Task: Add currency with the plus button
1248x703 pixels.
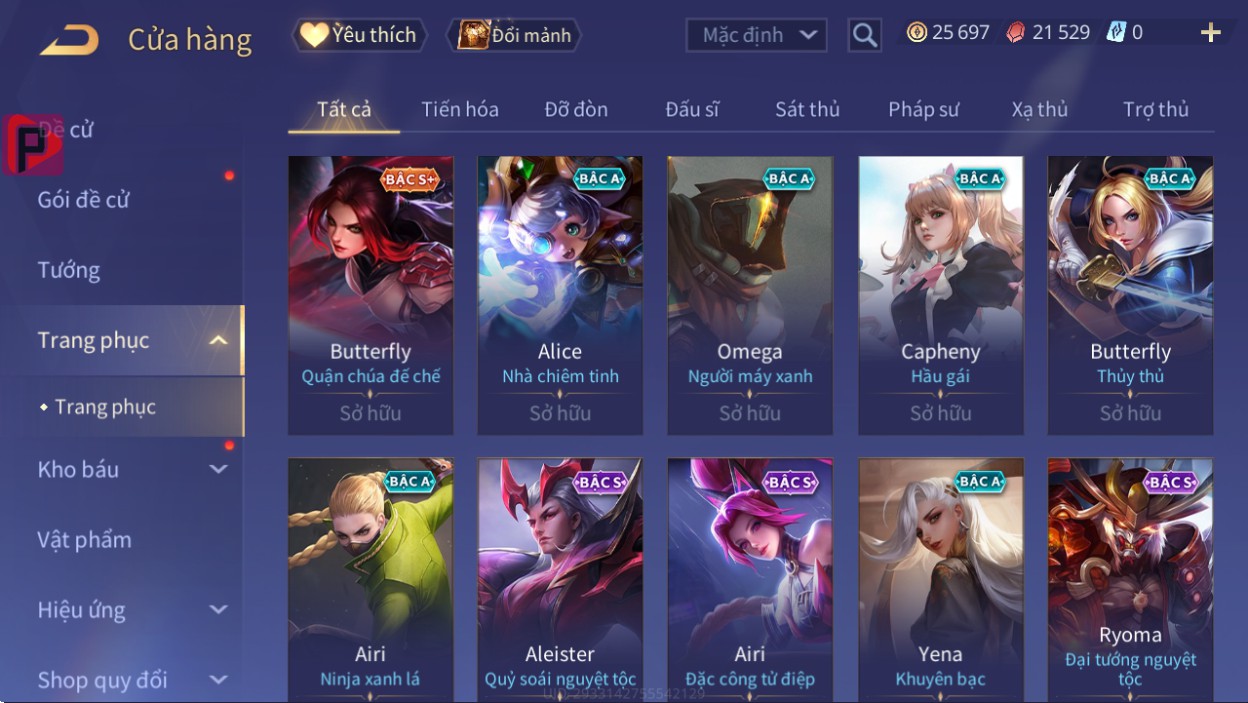Action: pyautogui.click(x=1210, y=33)
